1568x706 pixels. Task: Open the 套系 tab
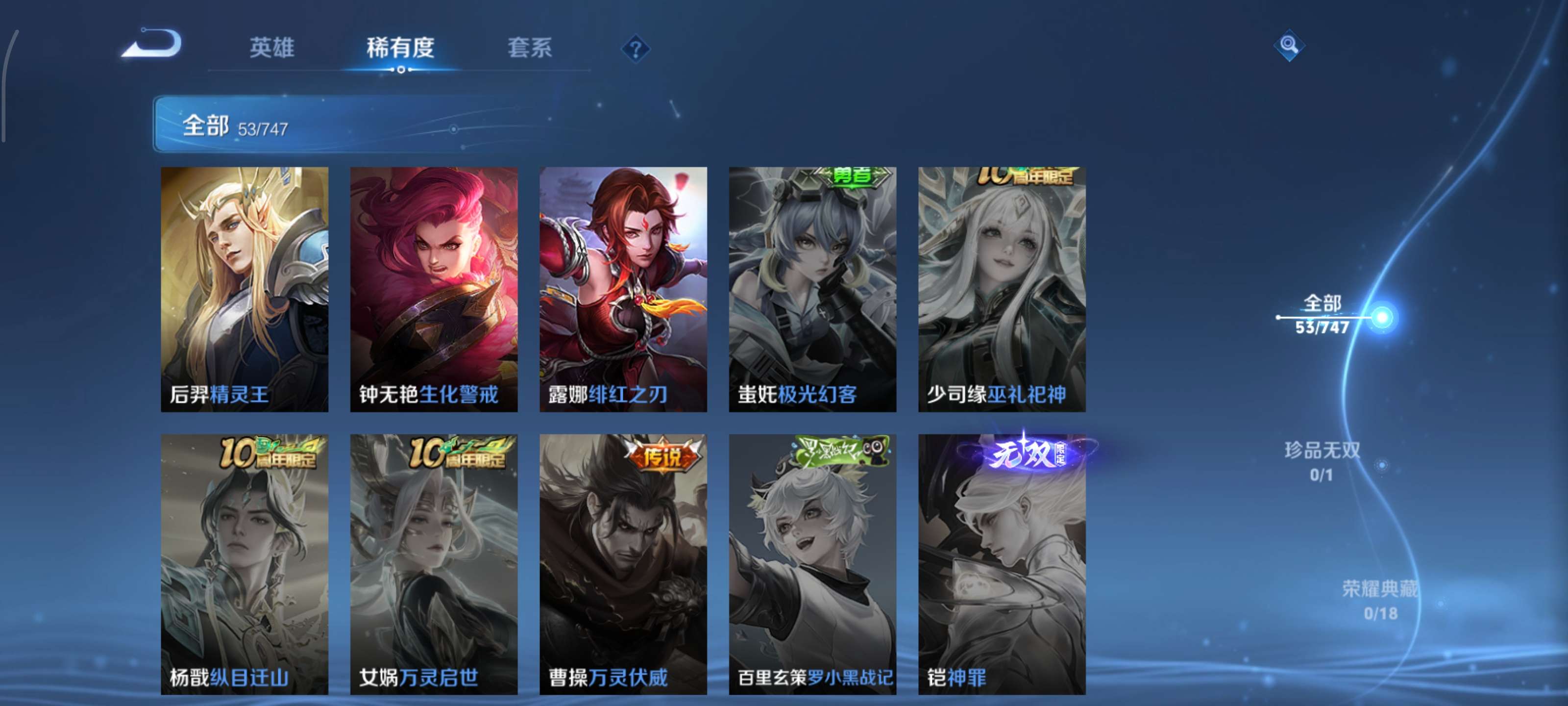pos(530,48)
